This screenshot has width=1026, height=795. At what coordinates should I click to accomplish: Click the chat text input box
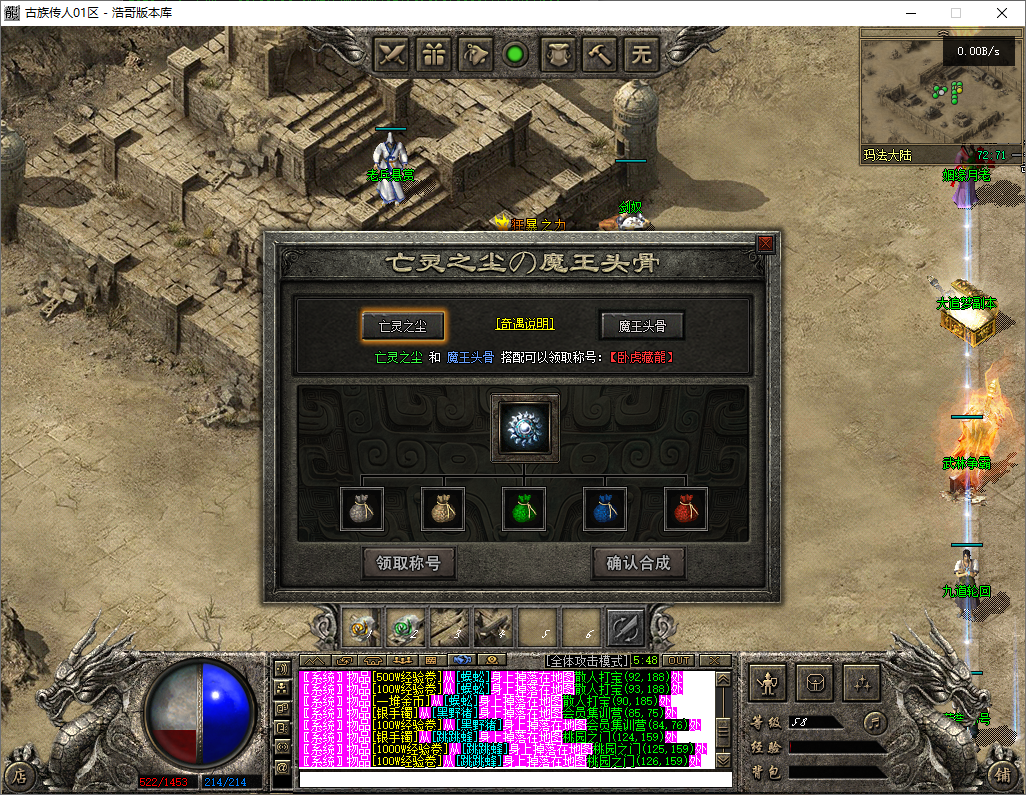[515, 778]
